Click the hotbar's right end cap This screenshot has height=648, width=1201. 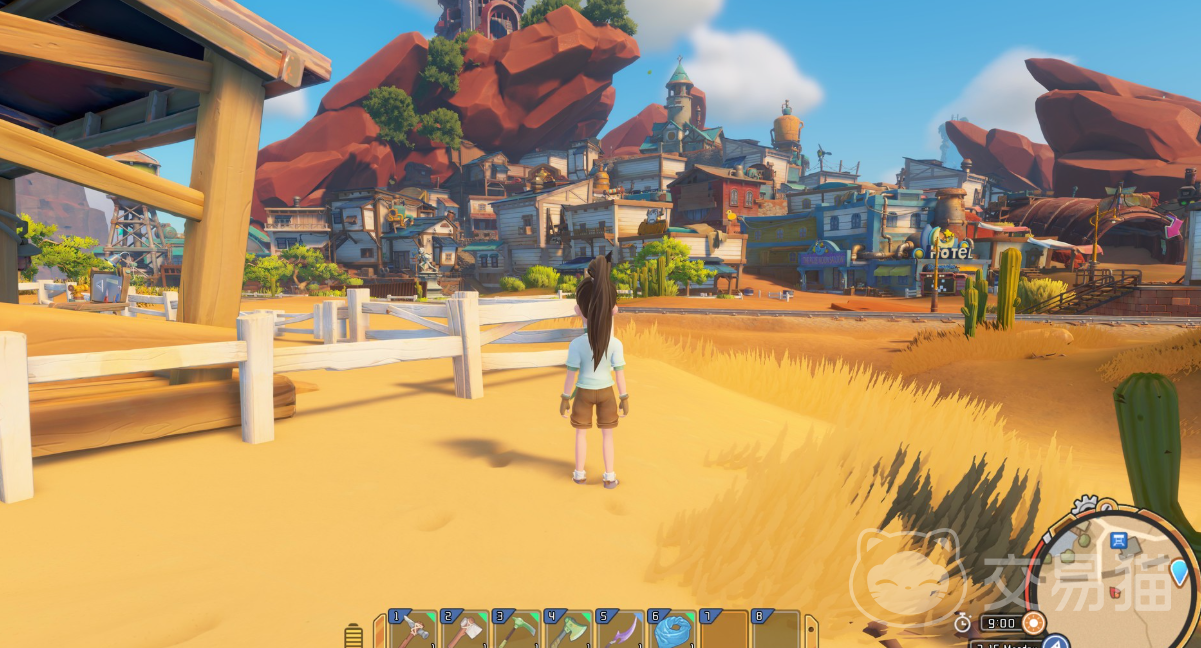pyautogui.click(x=810, y=632)
